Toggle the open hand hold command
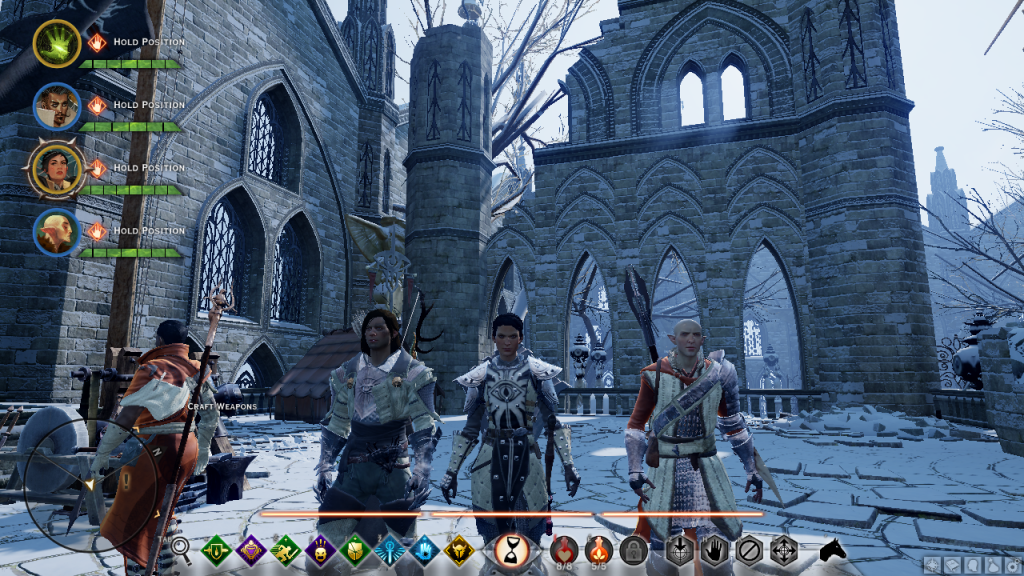1024x576 pixels. (x=714, y=549)
